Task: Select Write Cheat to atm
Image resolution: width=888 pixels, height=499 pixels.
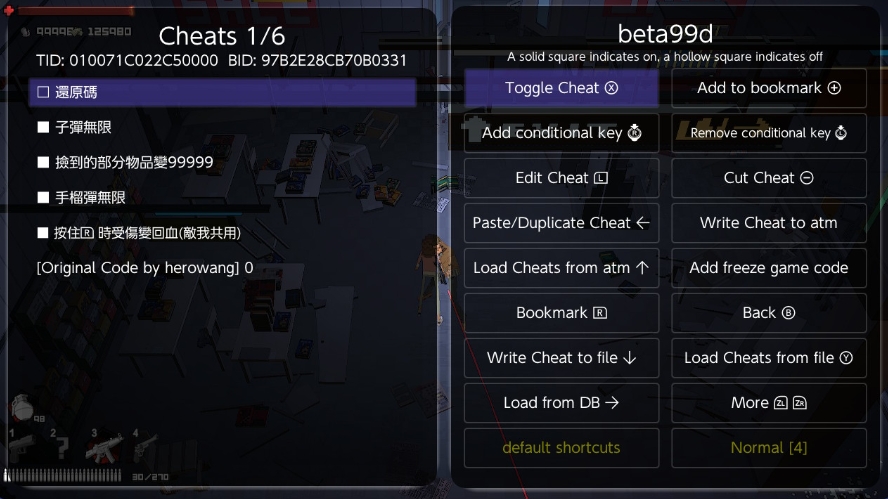Action: click(768, 223)
